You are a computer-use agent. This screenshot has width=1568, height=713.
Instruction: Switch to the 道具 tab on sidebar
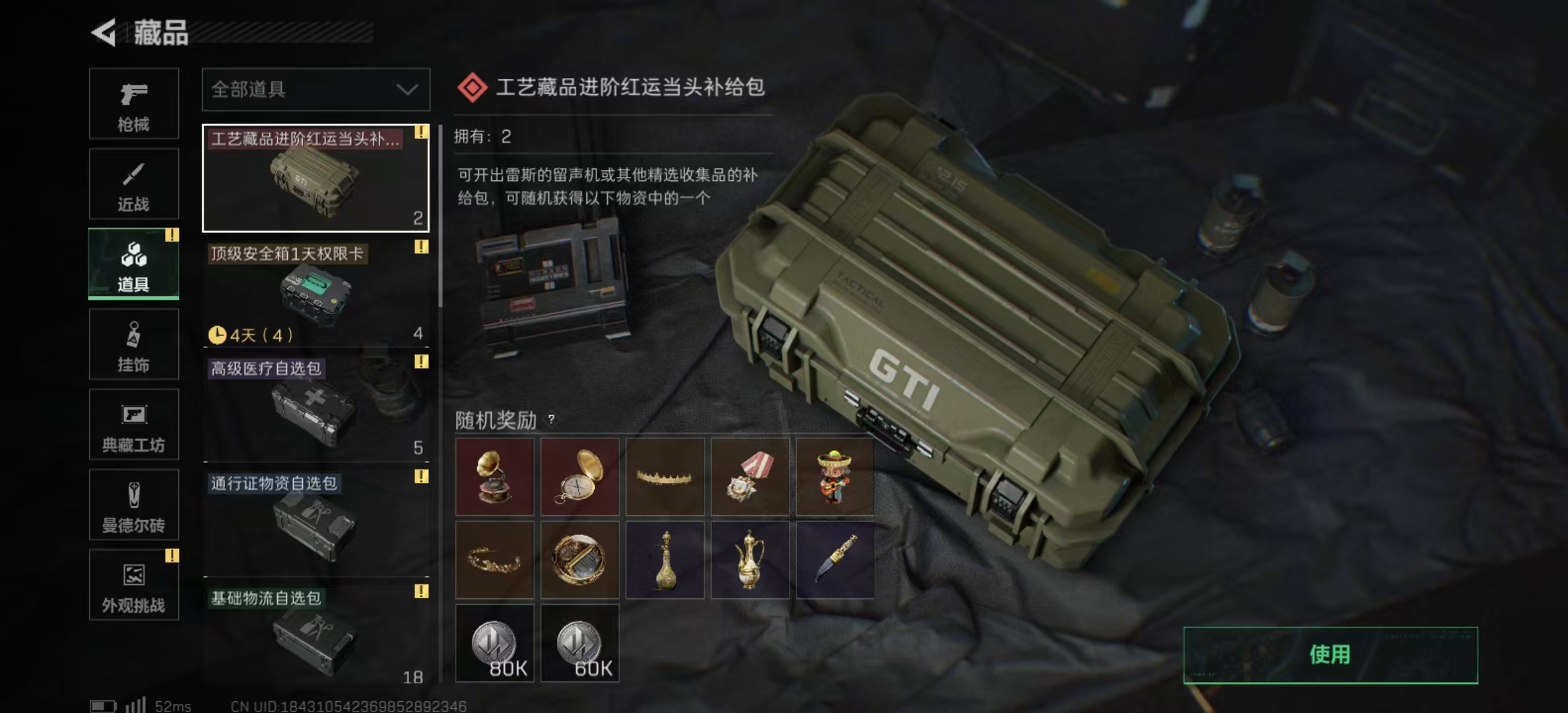pos(132,263)
